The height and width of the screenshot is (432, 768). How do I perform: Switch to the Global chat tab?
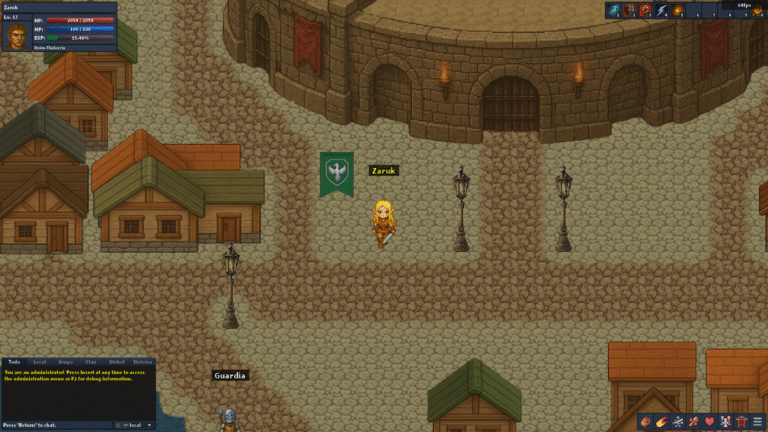click(117, 362)
